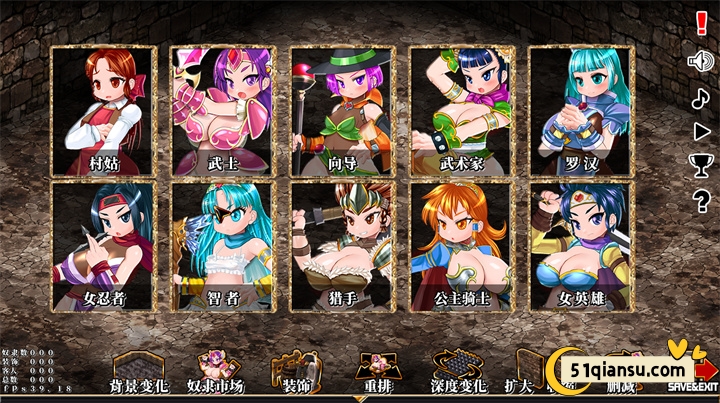Pick the 女英雄 character card
The width and height of the screenshot is (720, 403).
(581, 245)
